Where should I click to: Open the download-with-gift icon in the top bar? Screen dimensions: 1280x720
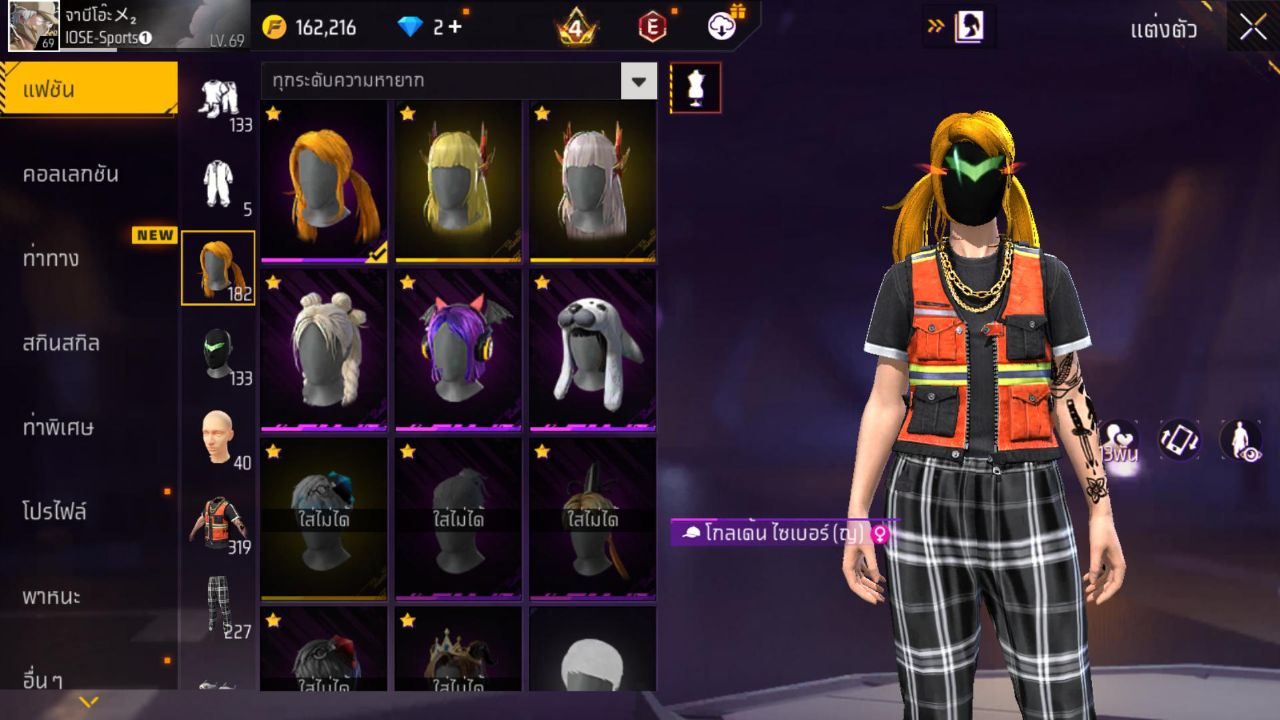point(720,27)
